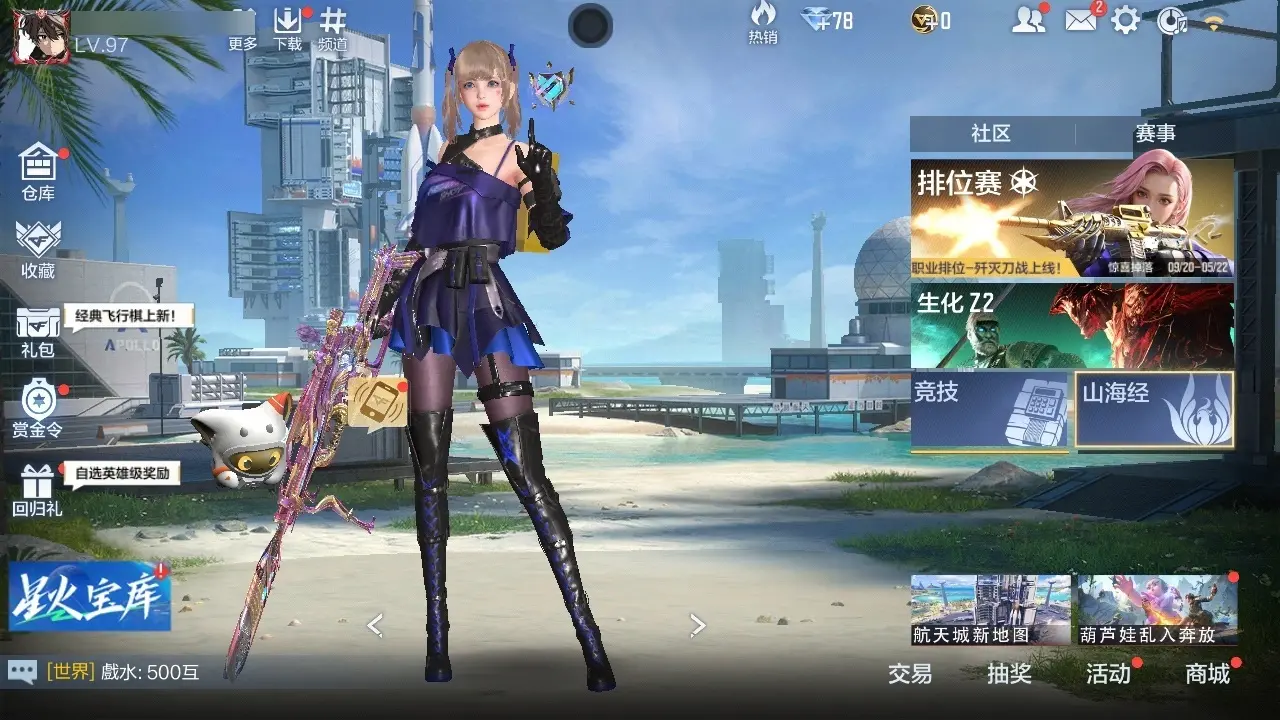Viewport: 1280px width, 720px height.
Task: Choose the 竞技 competitive mode tile
Action: click(990, 408)
